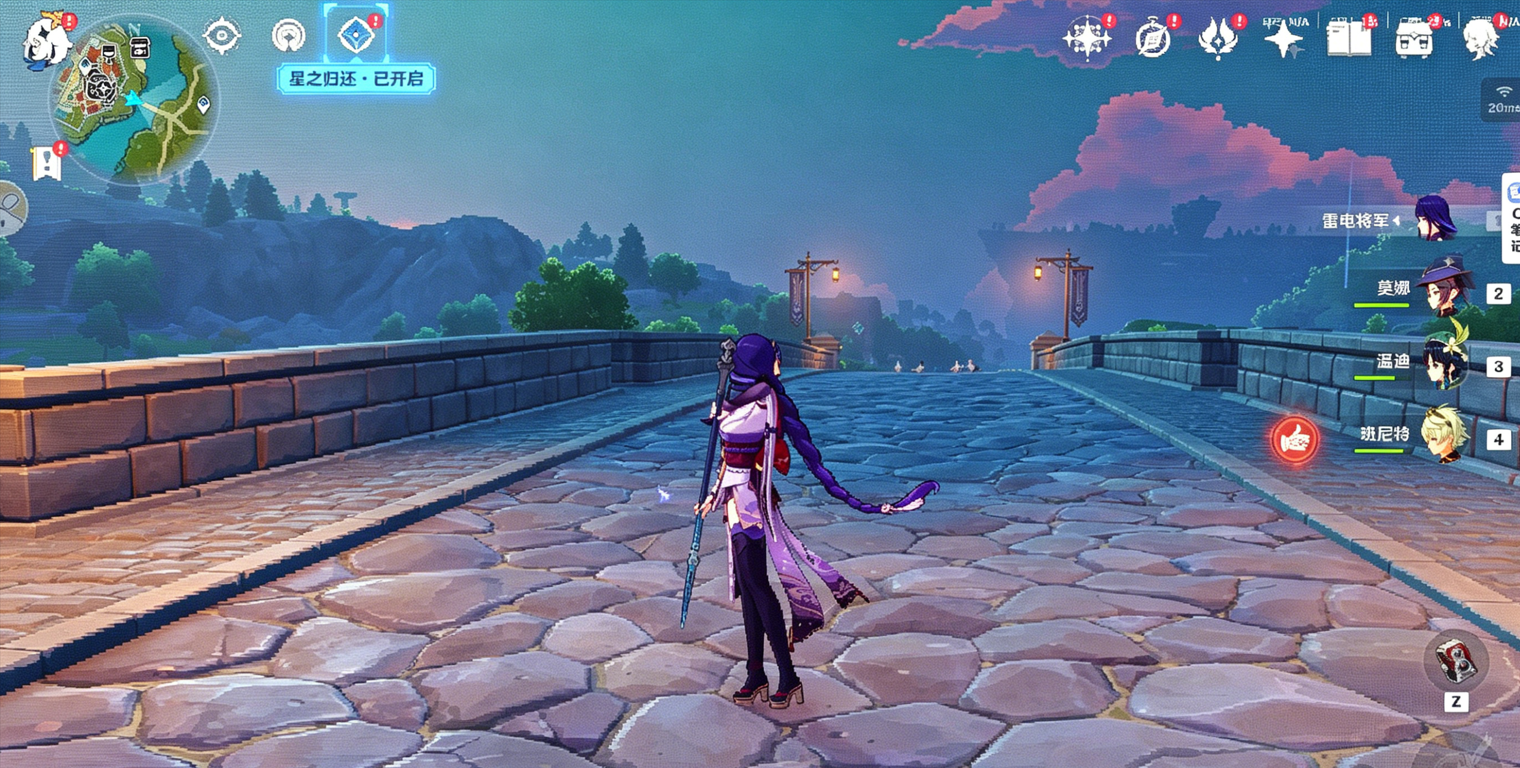This screenshot has width=1520, height=768.
Task: Click the red thumbs-up button
Action: pyautogui.click(x=1295, y=439)
